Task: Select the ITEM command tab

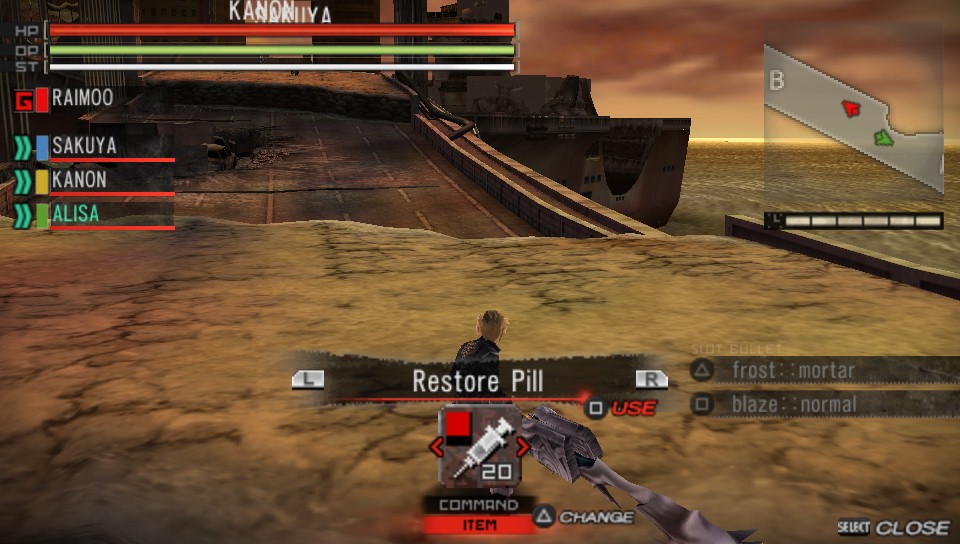Action: (x=478, y=524)
